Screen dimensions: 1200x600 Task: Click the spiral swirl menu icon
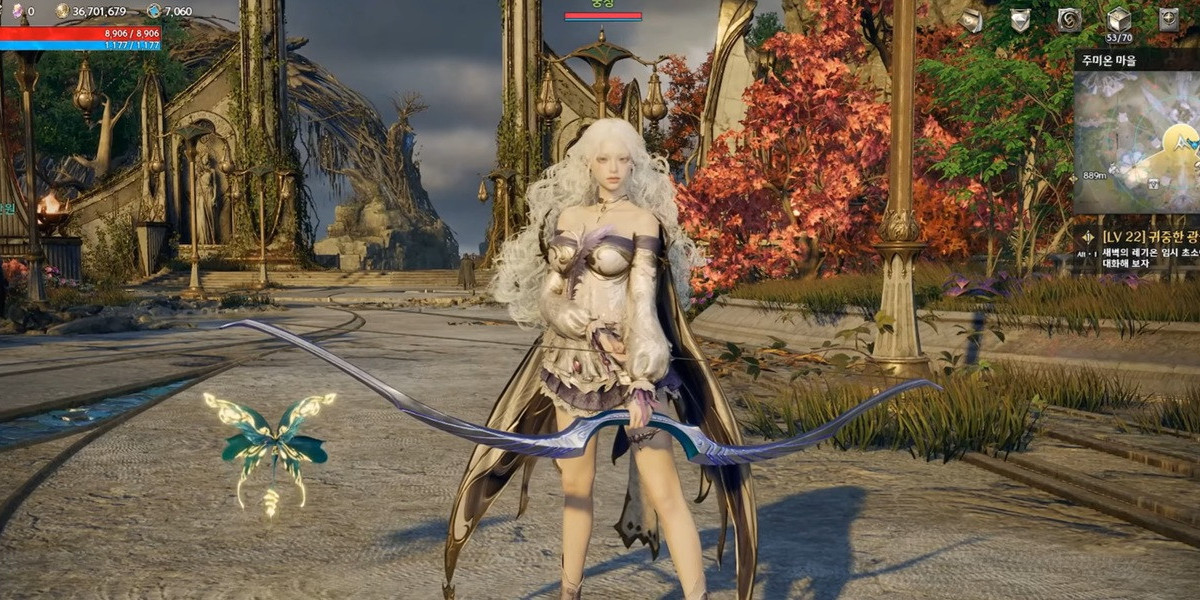[x=1069, y=19]
